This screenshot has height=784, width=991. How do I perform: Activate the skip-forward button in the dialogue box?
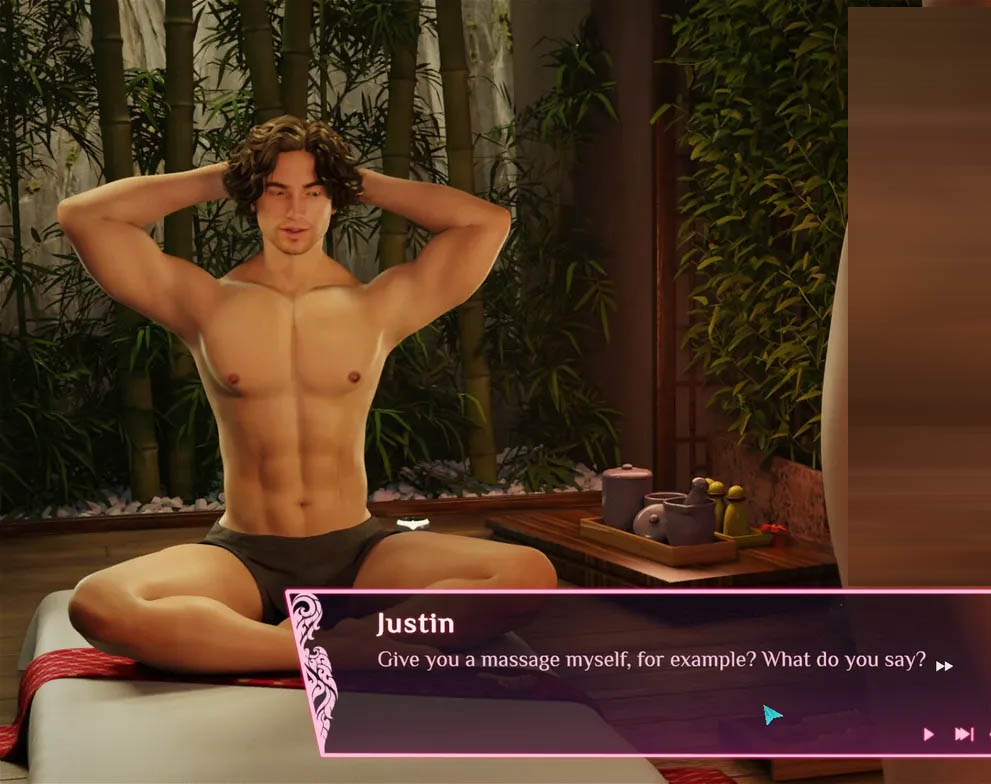click(963, 735)
